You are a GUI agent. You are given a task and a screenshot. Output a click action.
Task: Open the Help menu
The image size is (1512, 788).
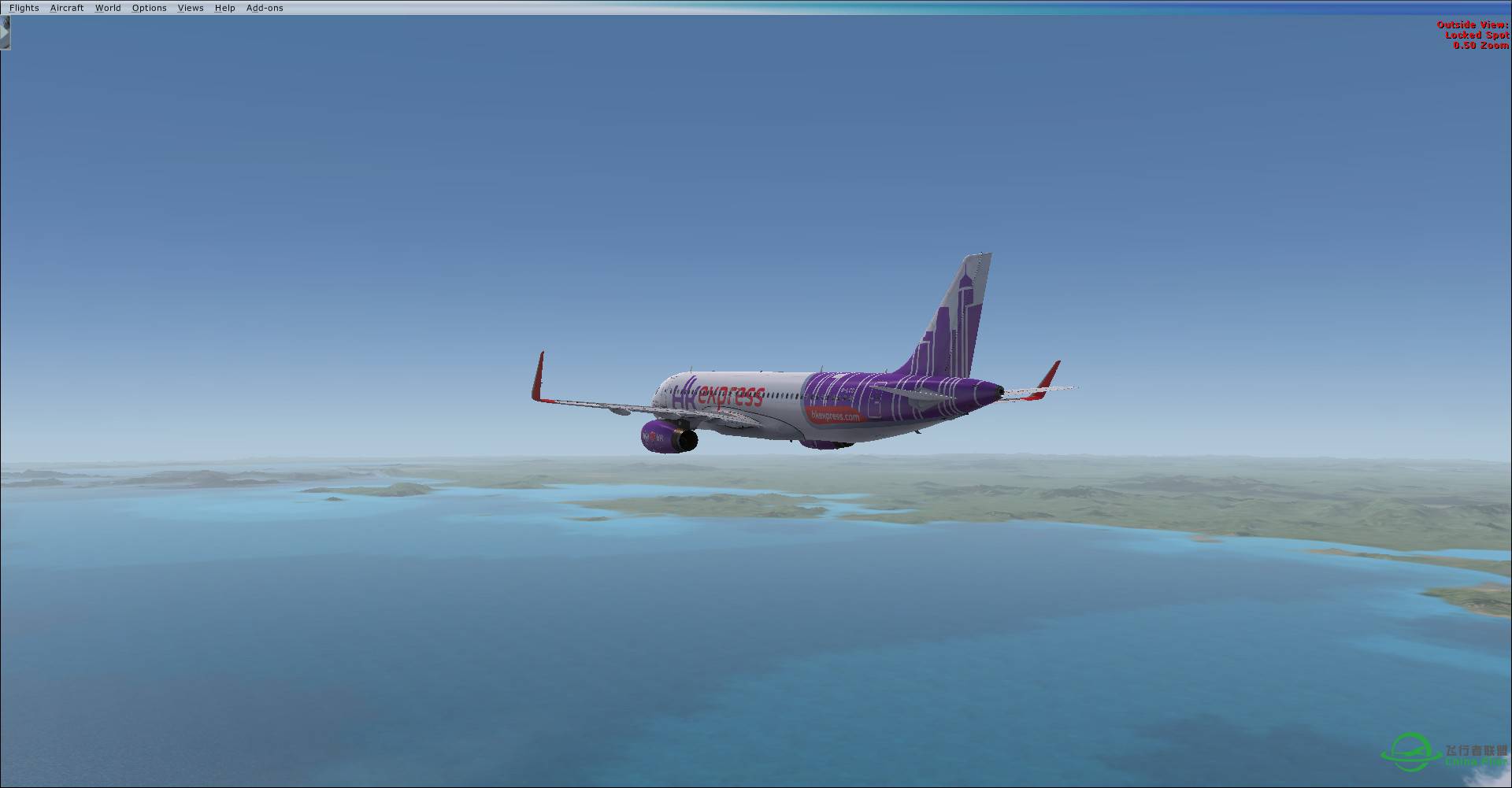pos(224,7)
